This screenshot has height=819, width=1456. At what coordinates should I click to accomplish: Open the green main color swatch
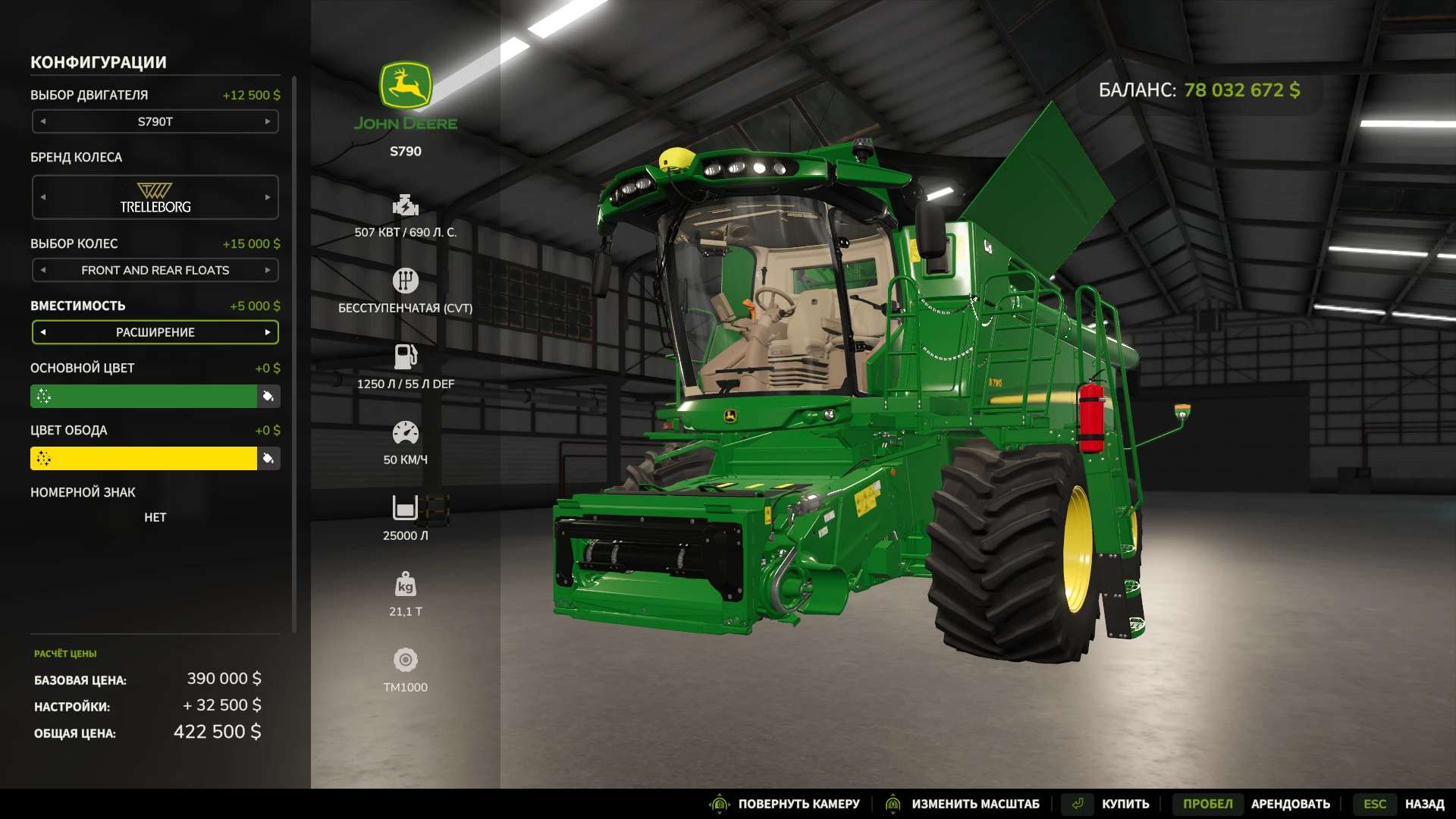point(144,396)
